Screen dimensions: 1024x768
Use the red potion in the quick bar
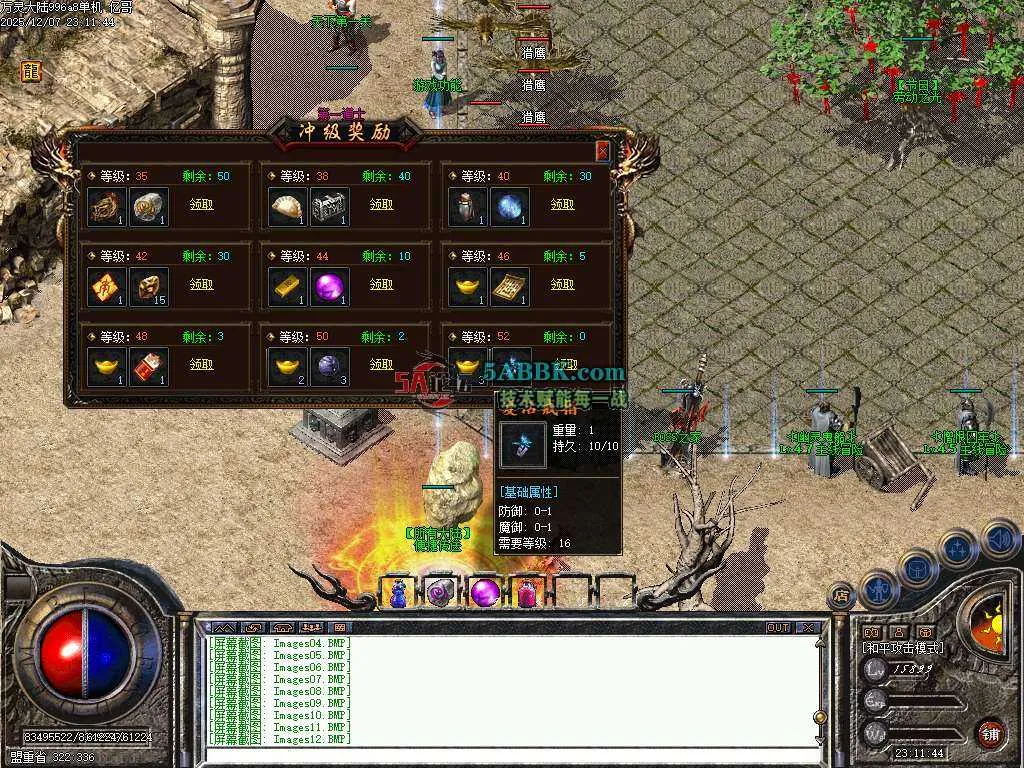pos(527,592)
